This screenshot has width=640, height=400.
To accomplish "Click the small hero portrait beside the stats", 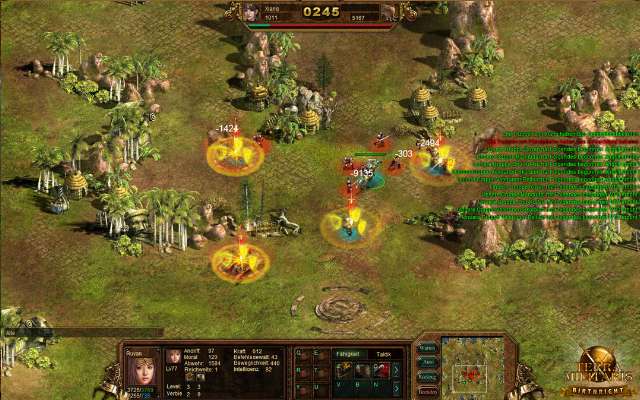I will coord(172,358).
